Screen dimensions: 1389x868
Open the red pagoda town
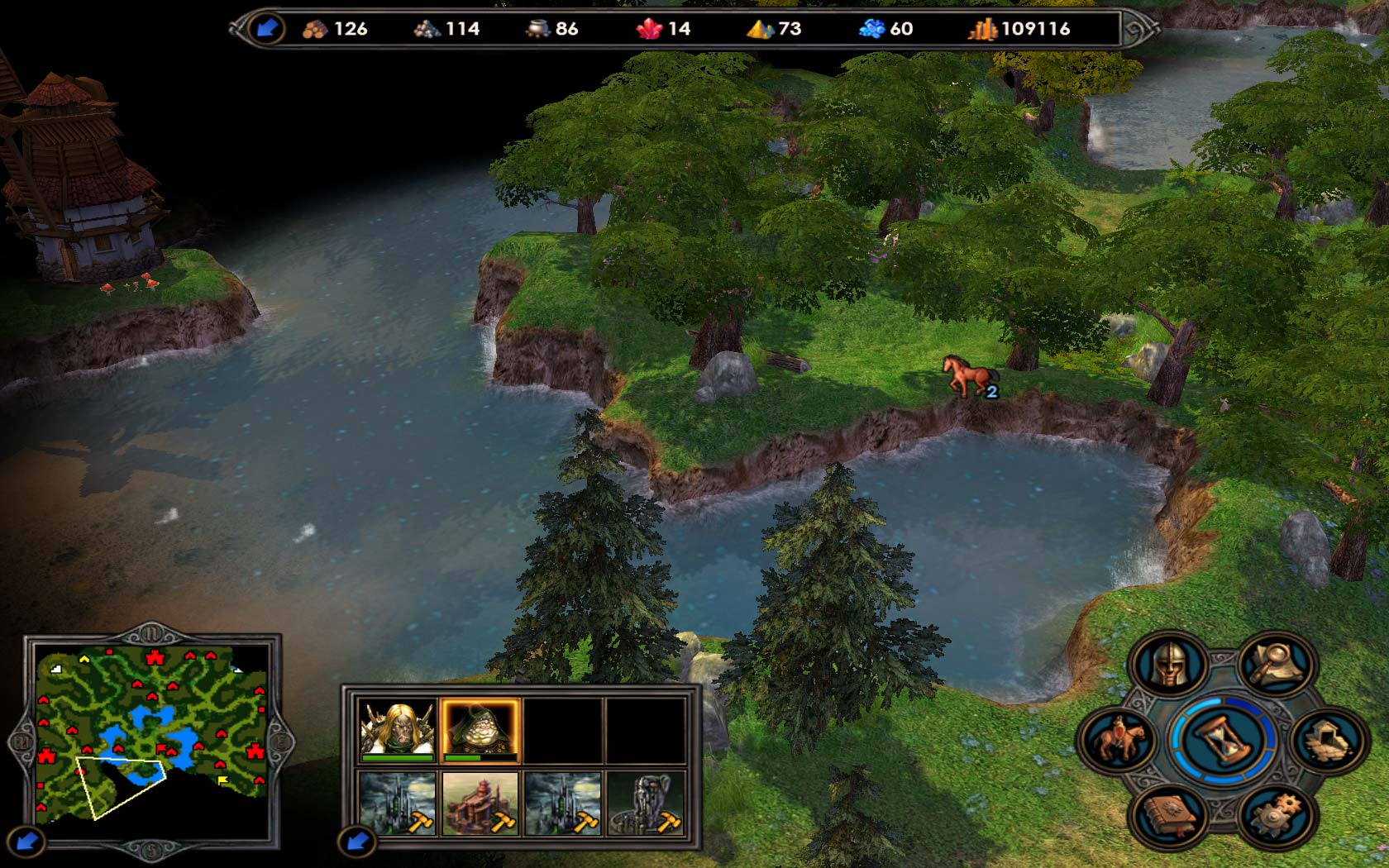pos(480,804)
